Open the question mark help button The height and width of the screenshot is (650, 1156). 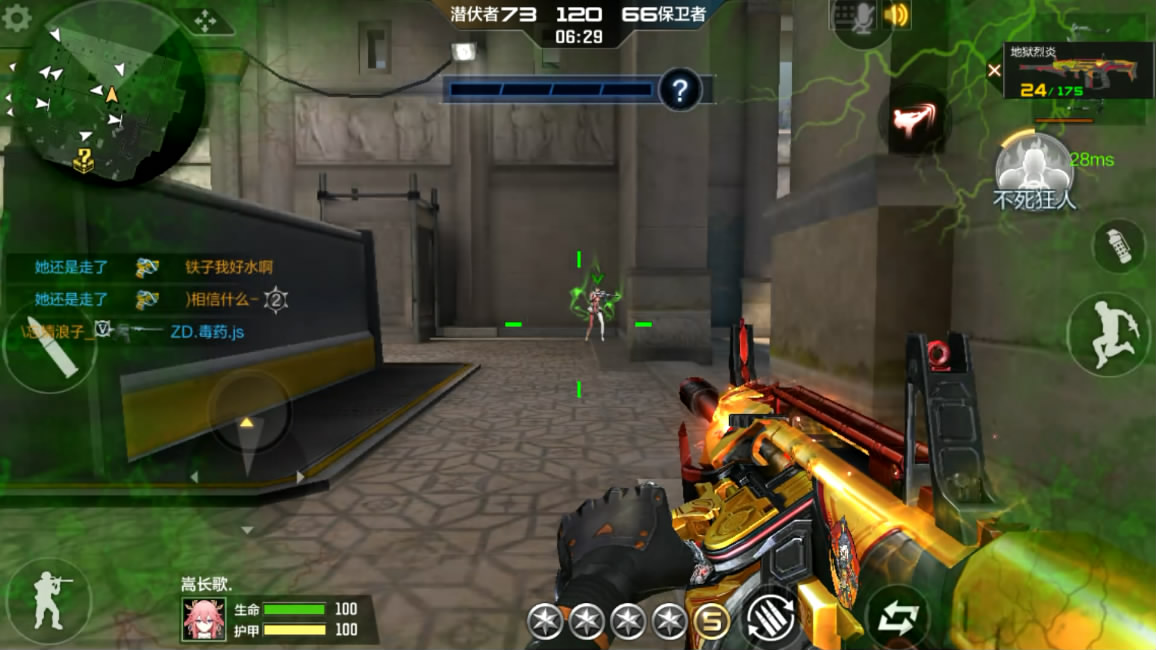680,91
